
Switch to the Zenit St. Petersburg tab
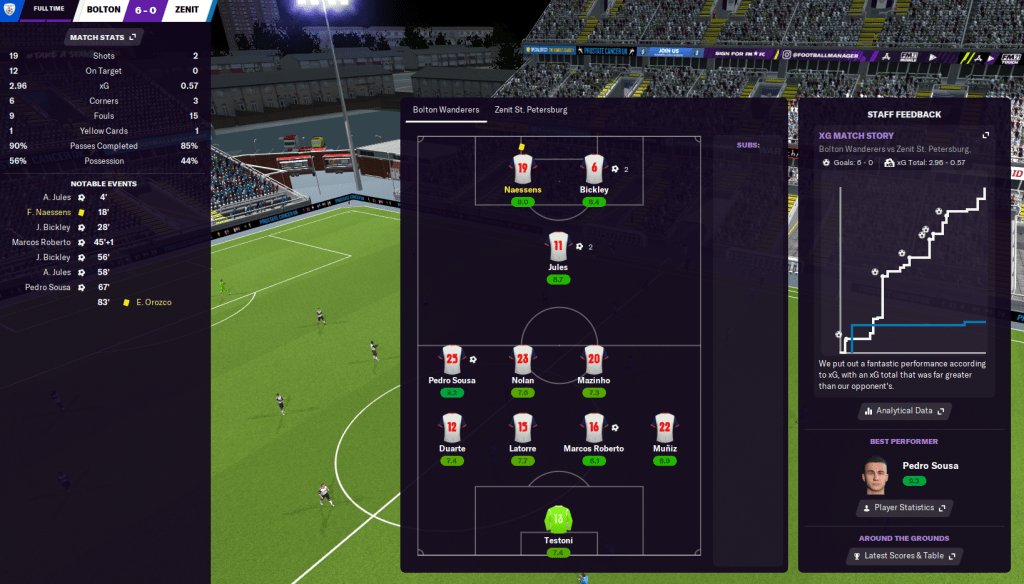coord(530,109)
